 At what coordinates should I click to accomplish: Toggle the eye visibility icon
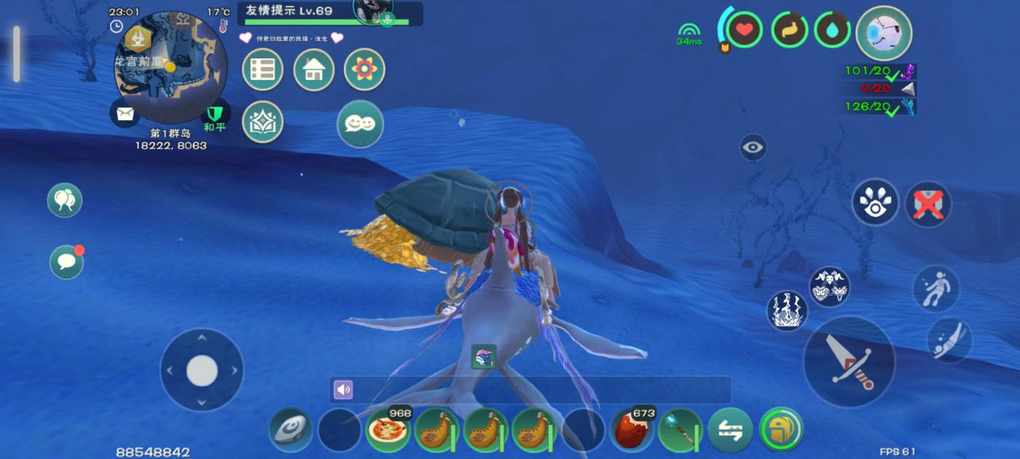click(x=754, y=148)
